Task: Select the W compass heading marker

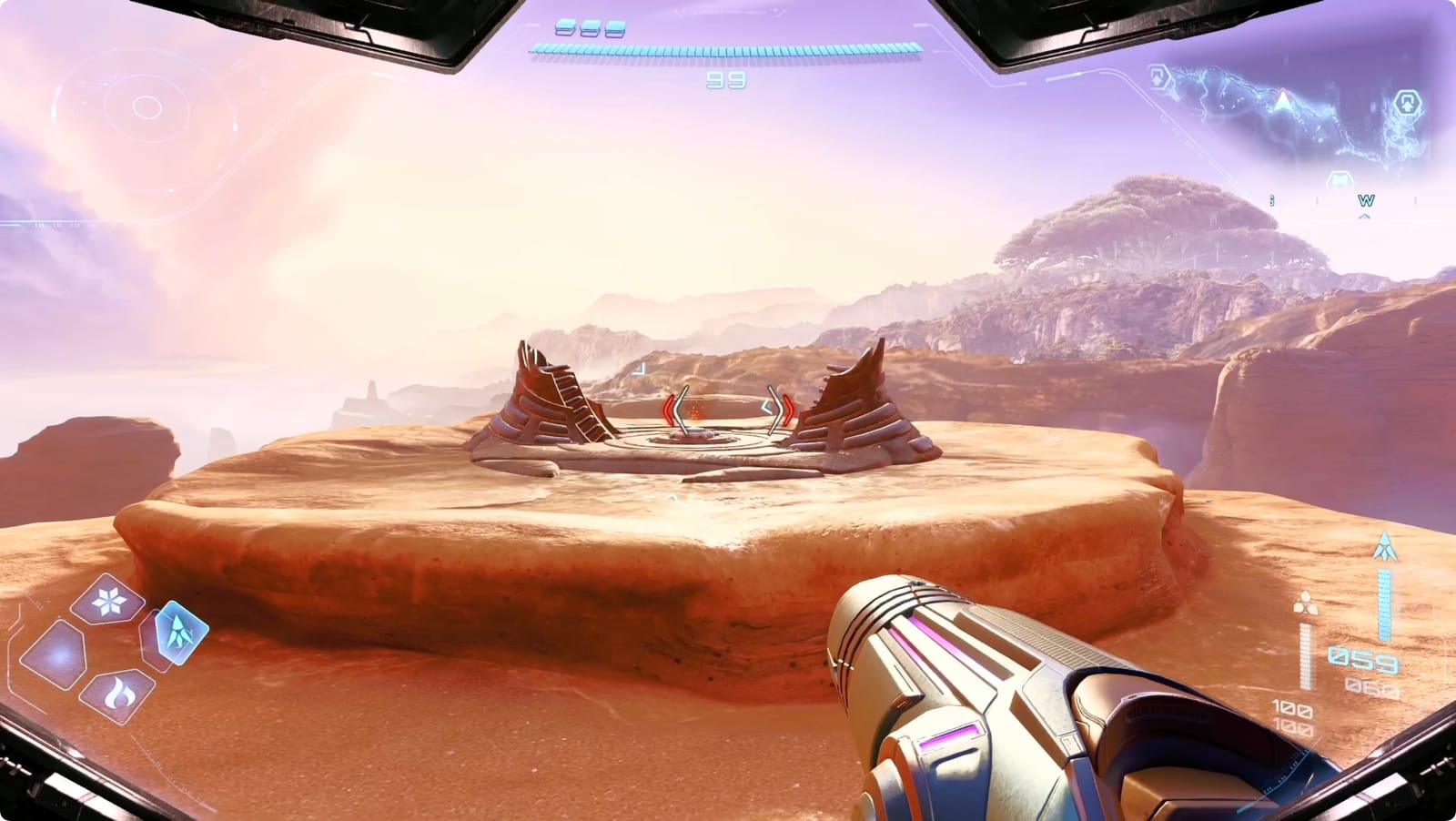Action: [x=1365, y=200]
